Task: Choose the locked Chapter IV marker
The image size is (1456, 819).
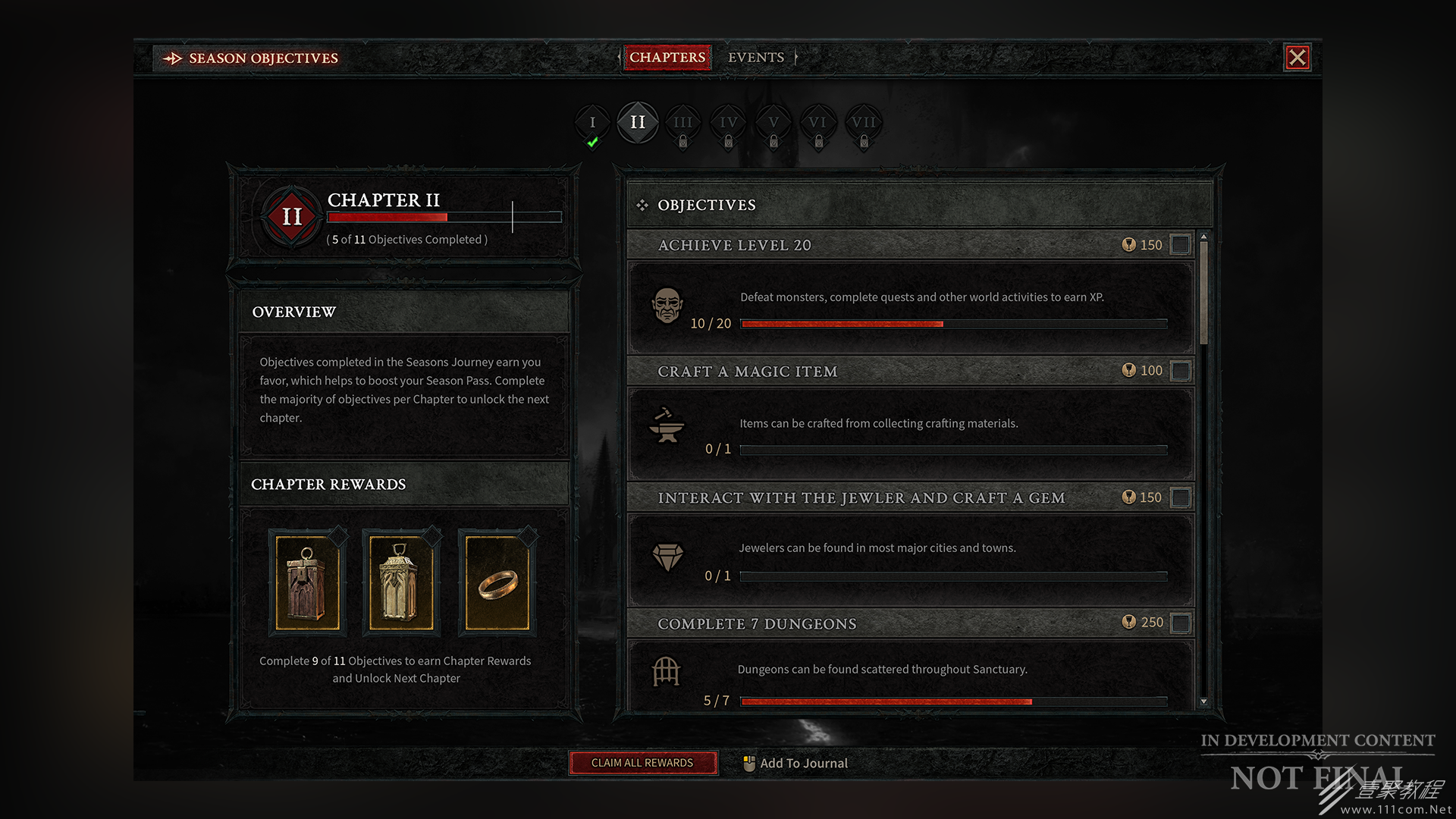Action: [728, 123]
